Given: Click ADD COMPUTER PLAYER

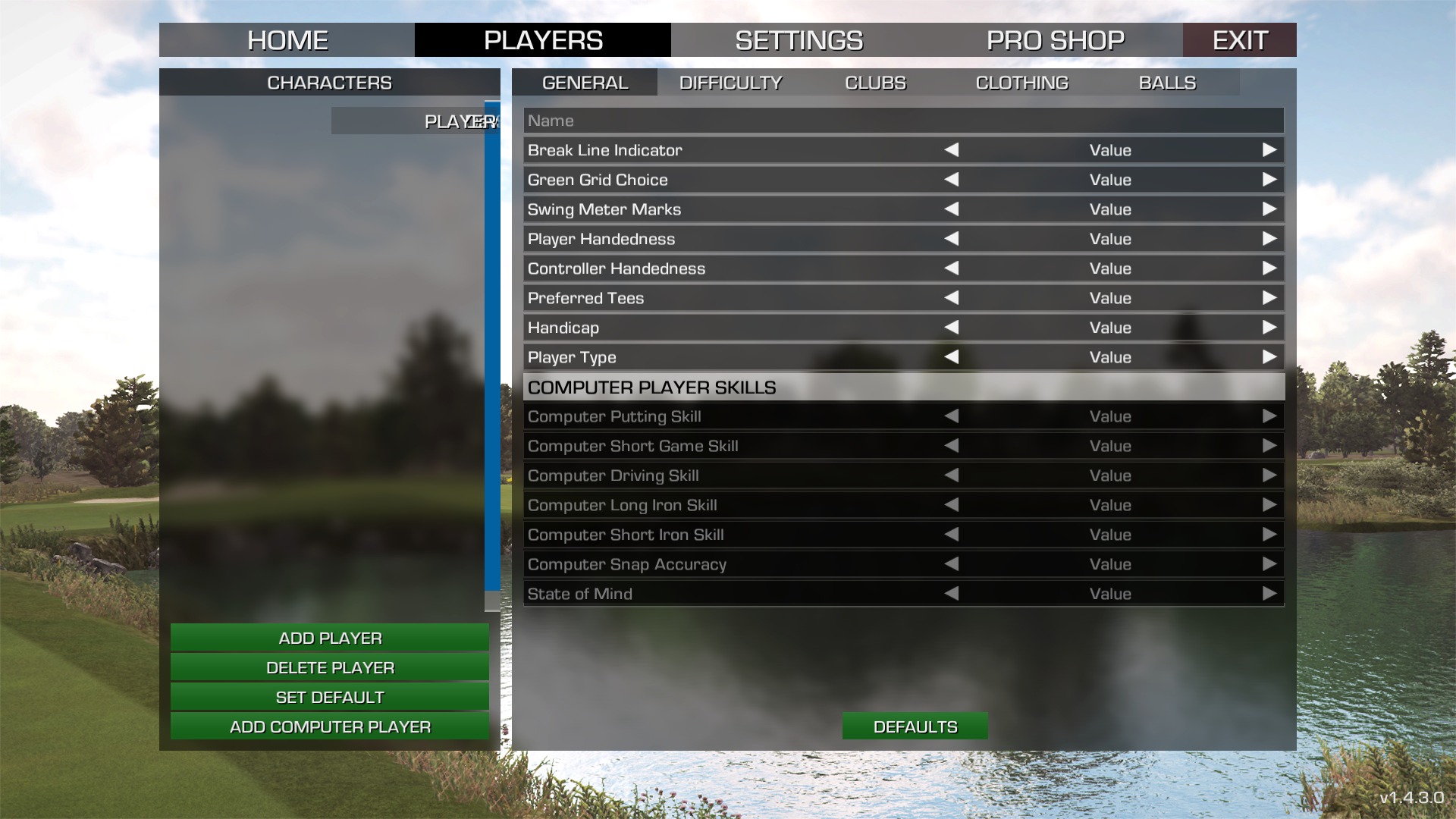Looking at the screenshot, I should click(x=330, y=726).
